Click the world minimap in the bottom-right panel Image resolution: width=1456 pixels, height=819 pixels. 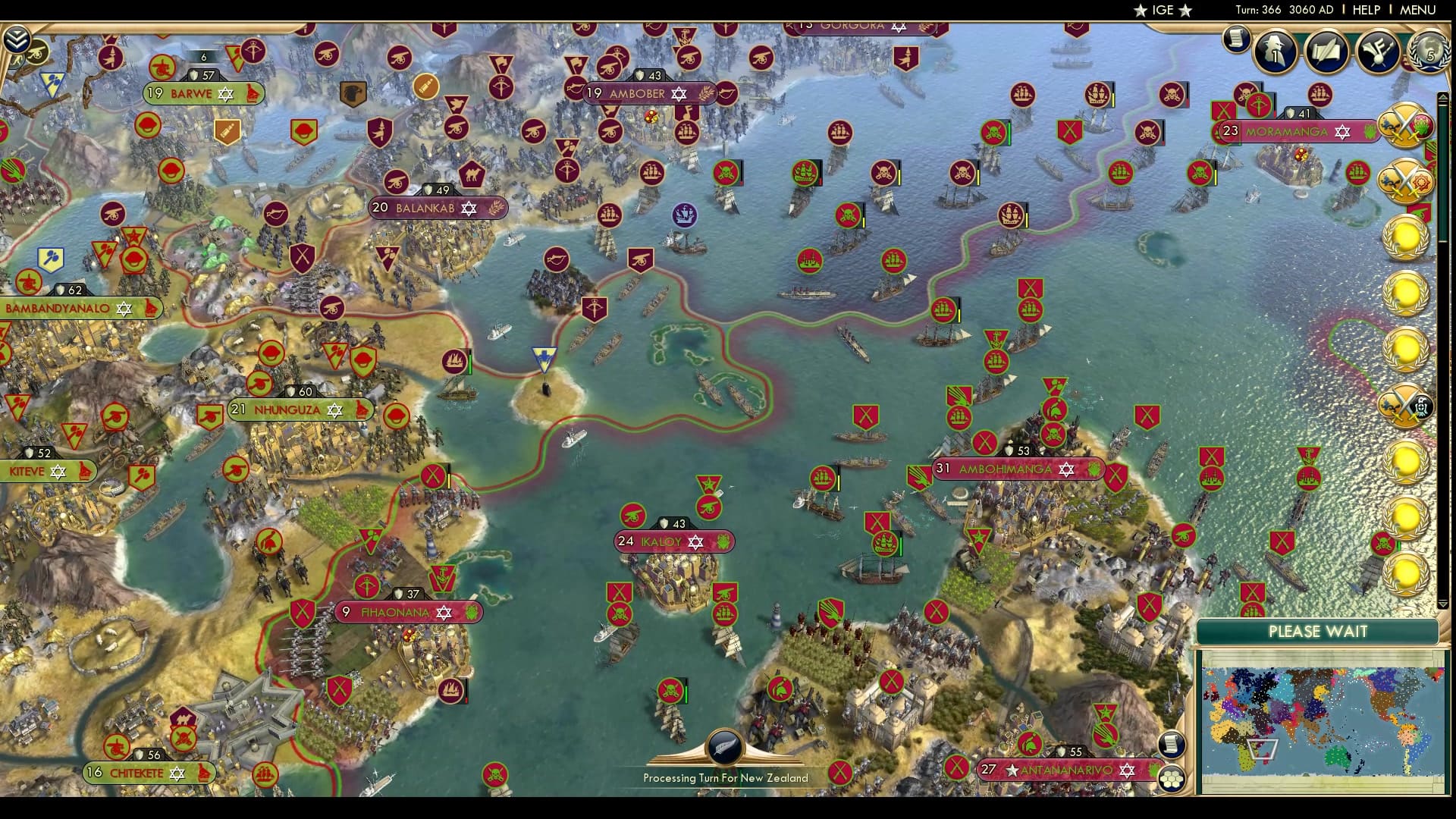[x=1323, y=720]
